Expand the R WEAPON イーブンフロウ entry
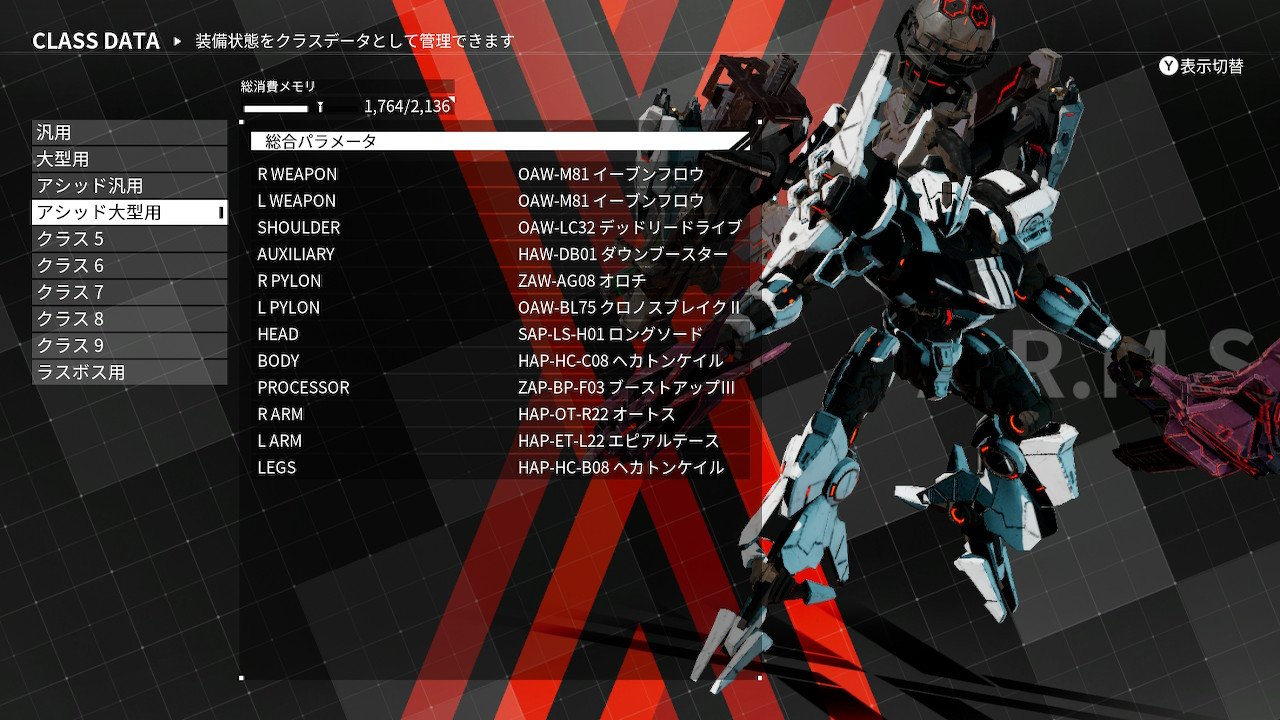 [500, 173]
